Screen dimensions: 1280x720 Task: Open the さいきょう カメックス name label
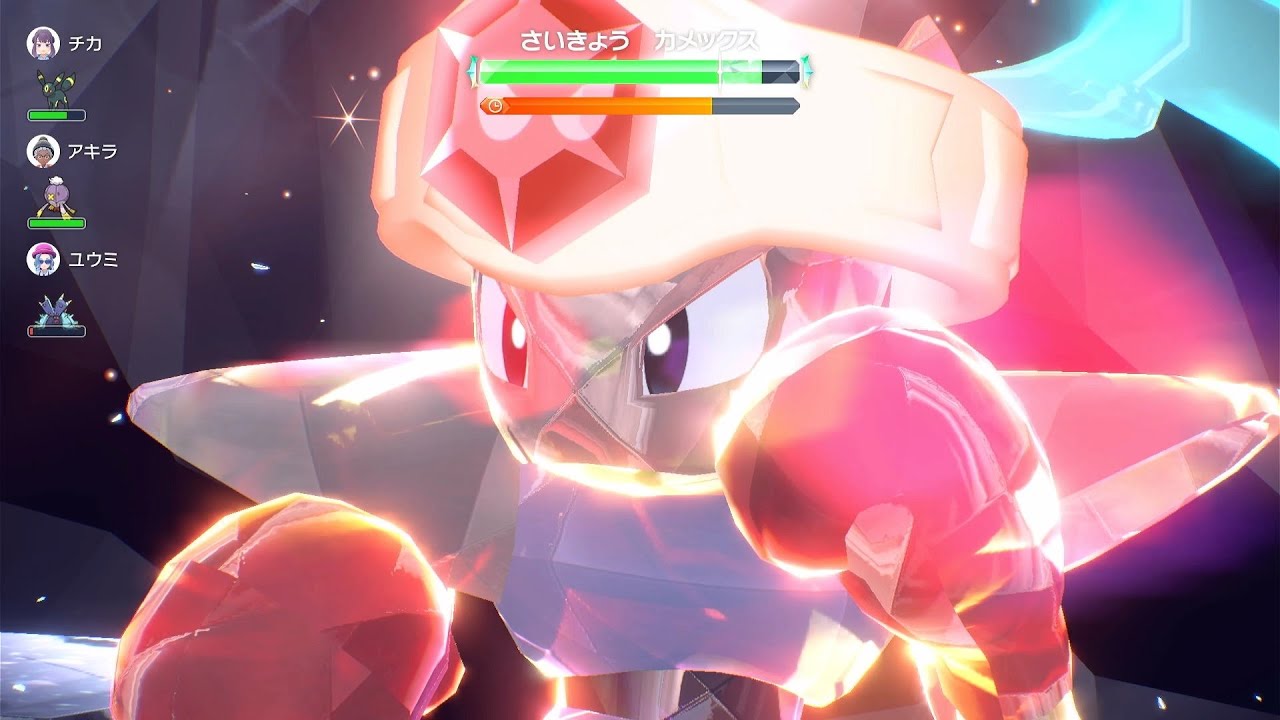pos(640,42)
